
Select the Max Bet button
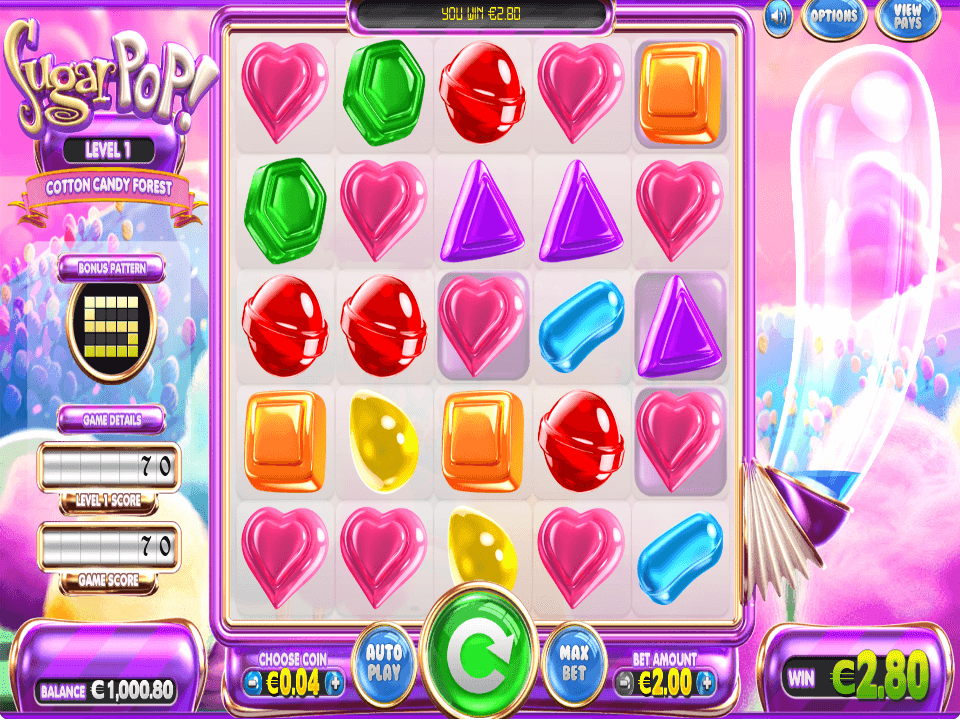[x=574, y=663]
